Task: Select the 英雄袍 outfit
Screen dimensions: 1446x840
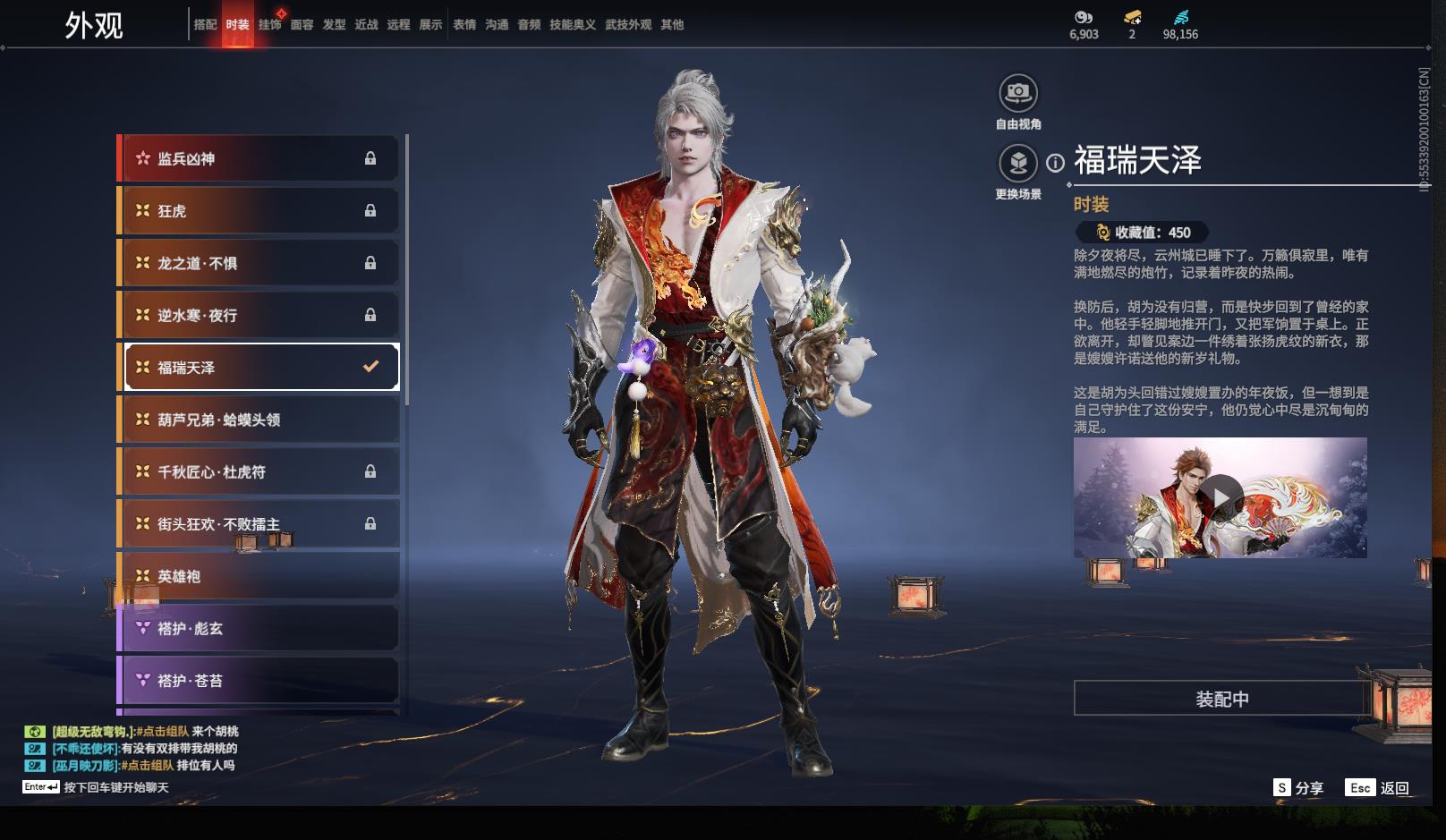Action: tap(259, 576)
